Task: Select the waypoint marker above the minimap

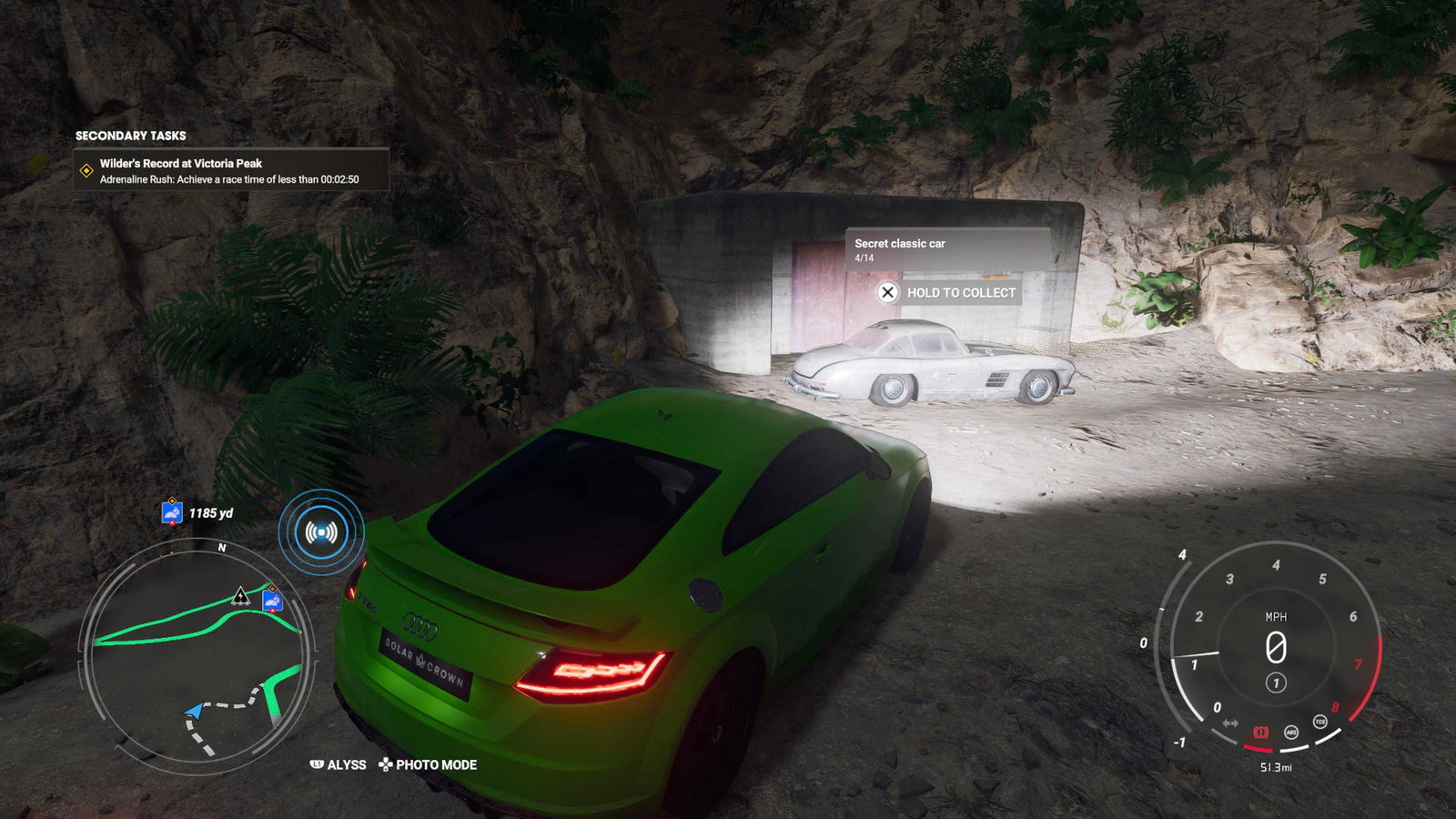Action: (172, 513)
